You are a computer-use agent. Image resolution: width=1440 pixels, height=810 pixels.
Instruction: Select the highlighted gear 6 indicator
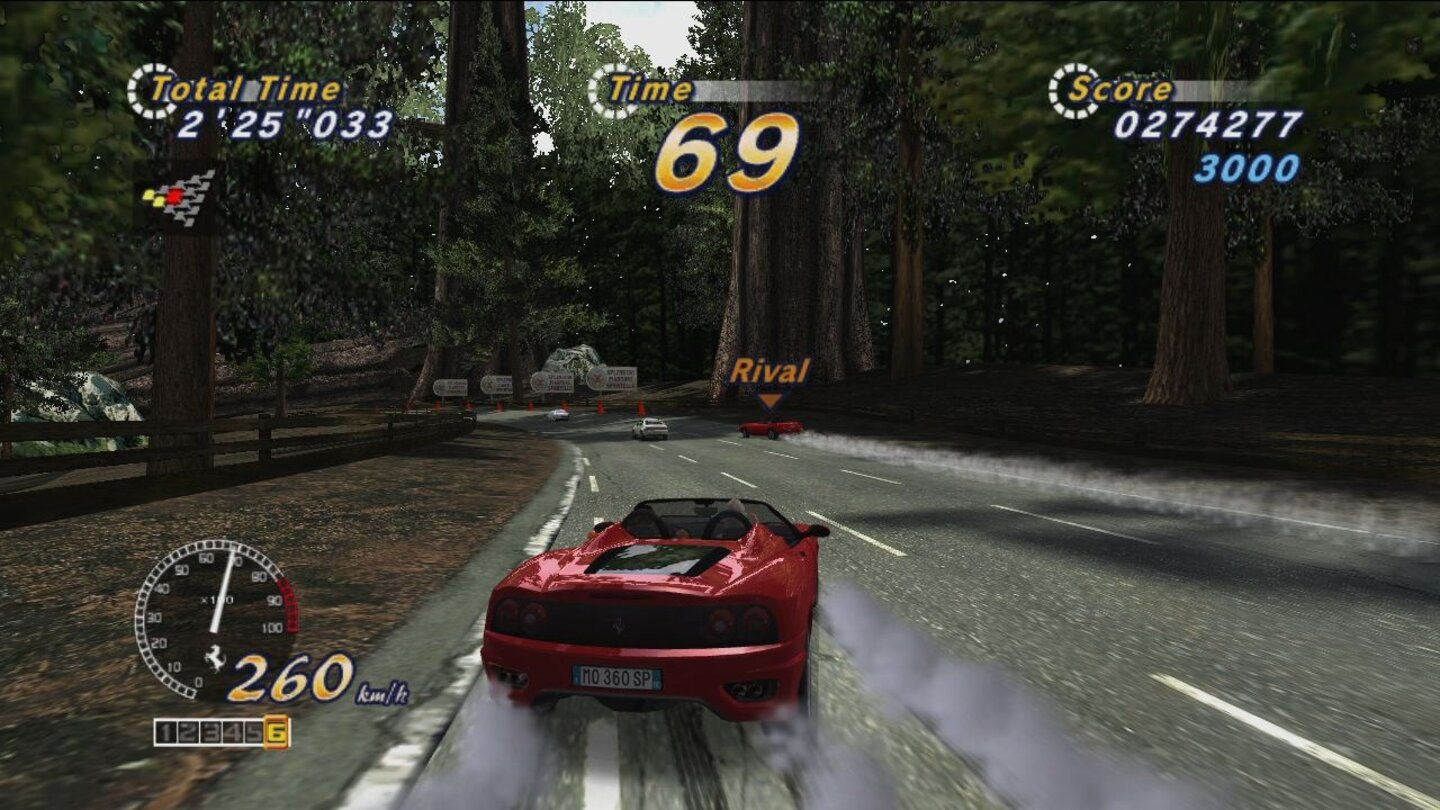[x=276, y=731]
